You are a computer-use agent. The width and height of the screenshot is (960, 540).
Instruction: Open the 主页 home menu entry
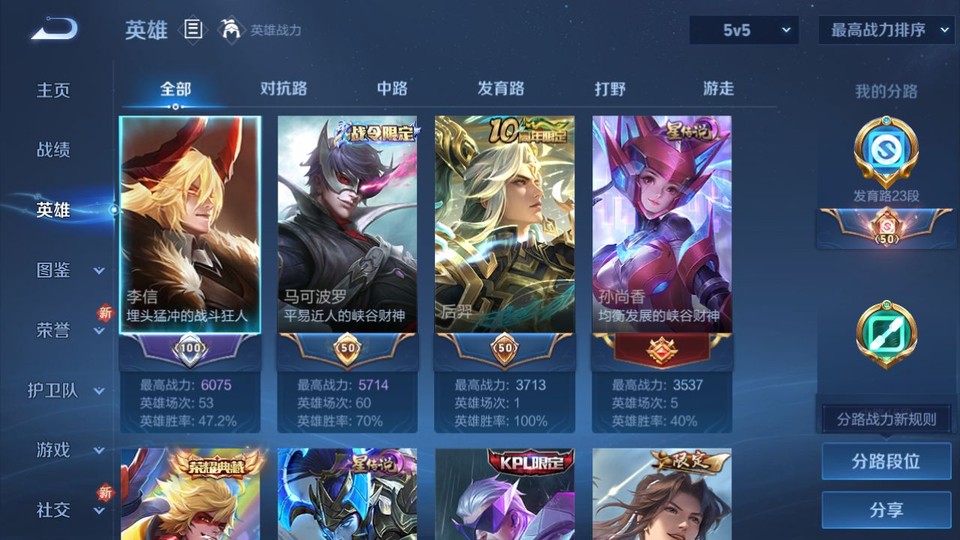54,90
